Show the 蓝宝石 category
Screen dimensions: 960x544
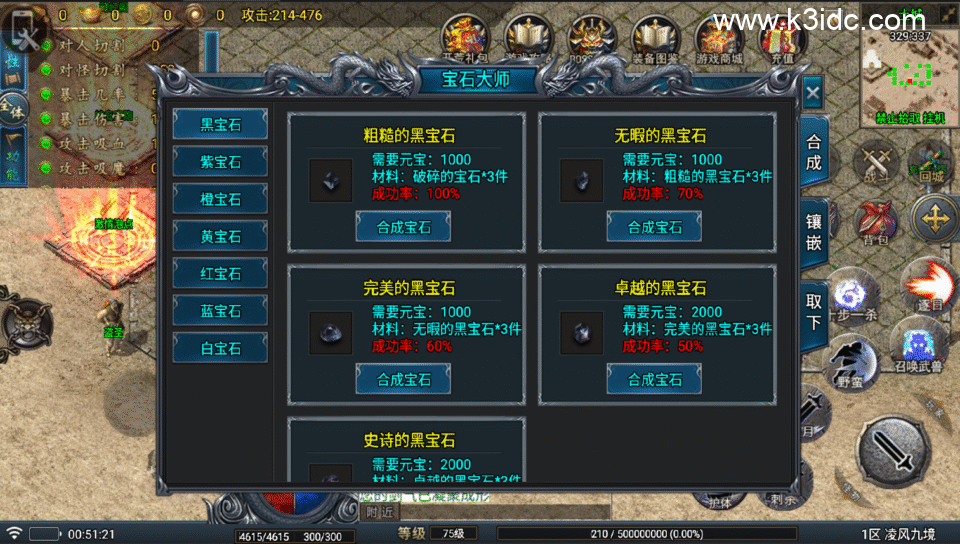click(220, 311)
